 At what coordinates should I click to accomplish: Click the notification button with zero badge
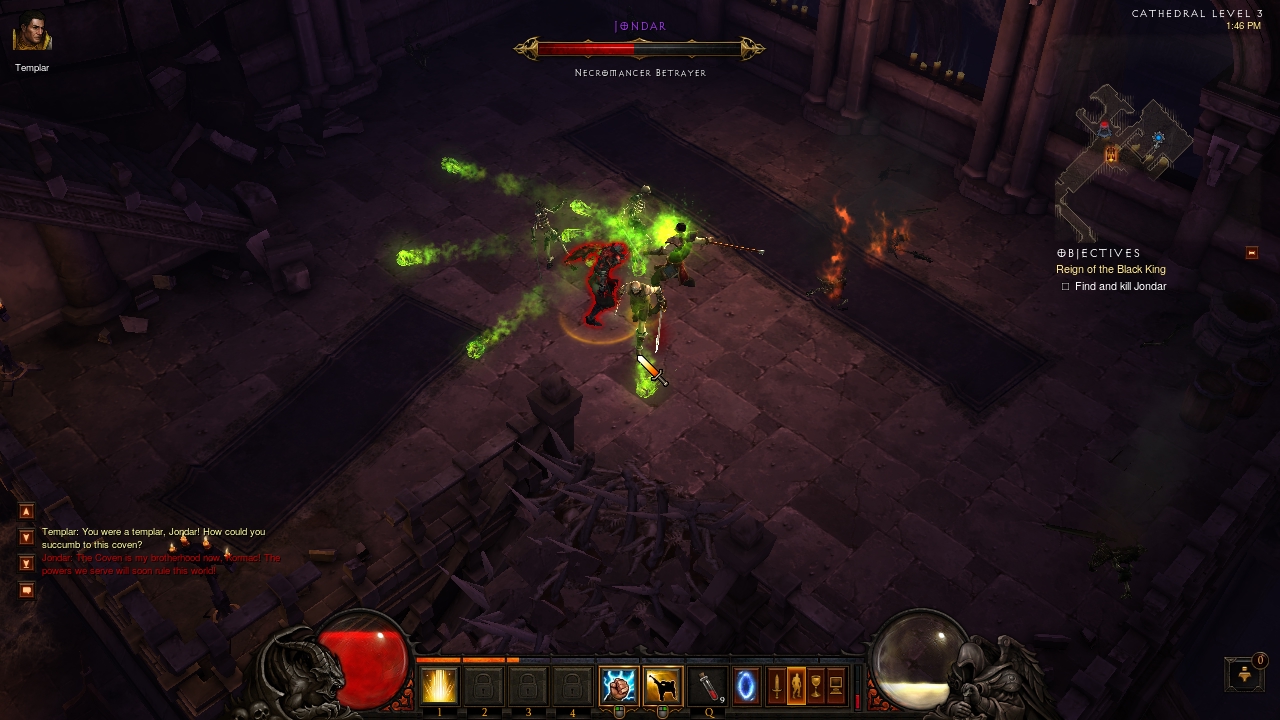(x=1244, y=674)
